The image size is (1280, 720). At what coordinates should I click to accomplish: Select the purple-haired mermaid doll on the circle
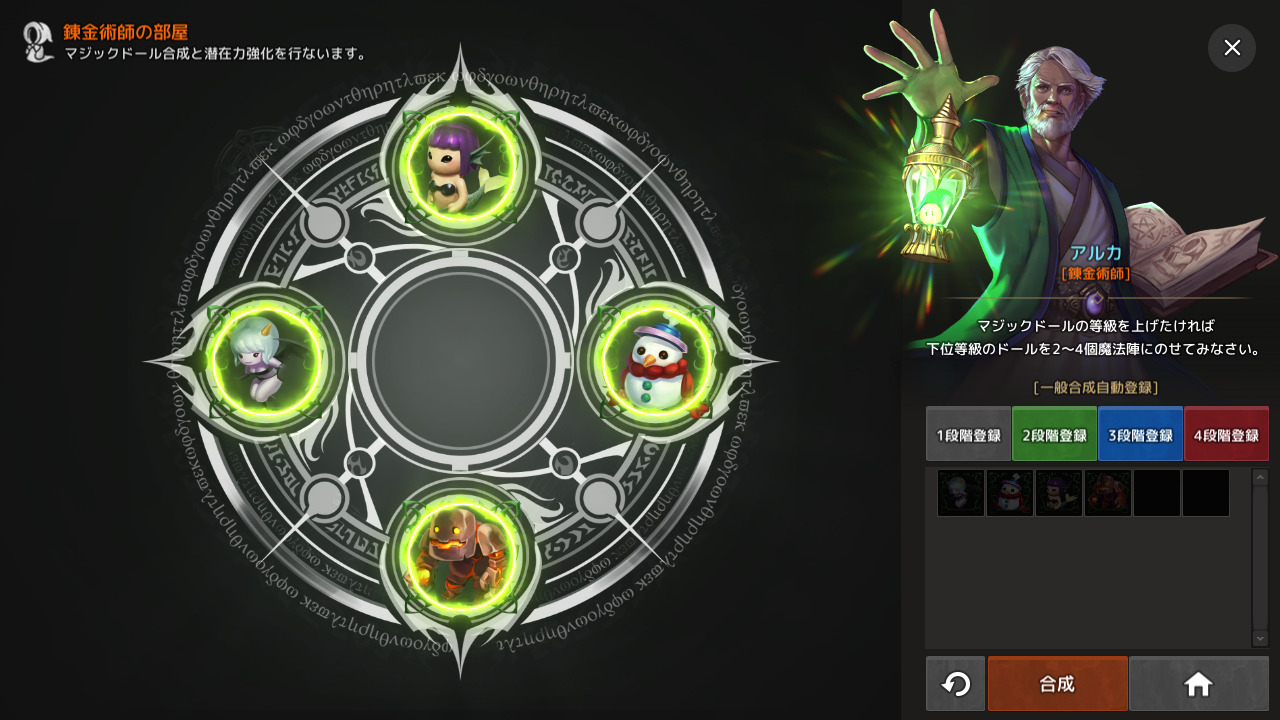461,161
